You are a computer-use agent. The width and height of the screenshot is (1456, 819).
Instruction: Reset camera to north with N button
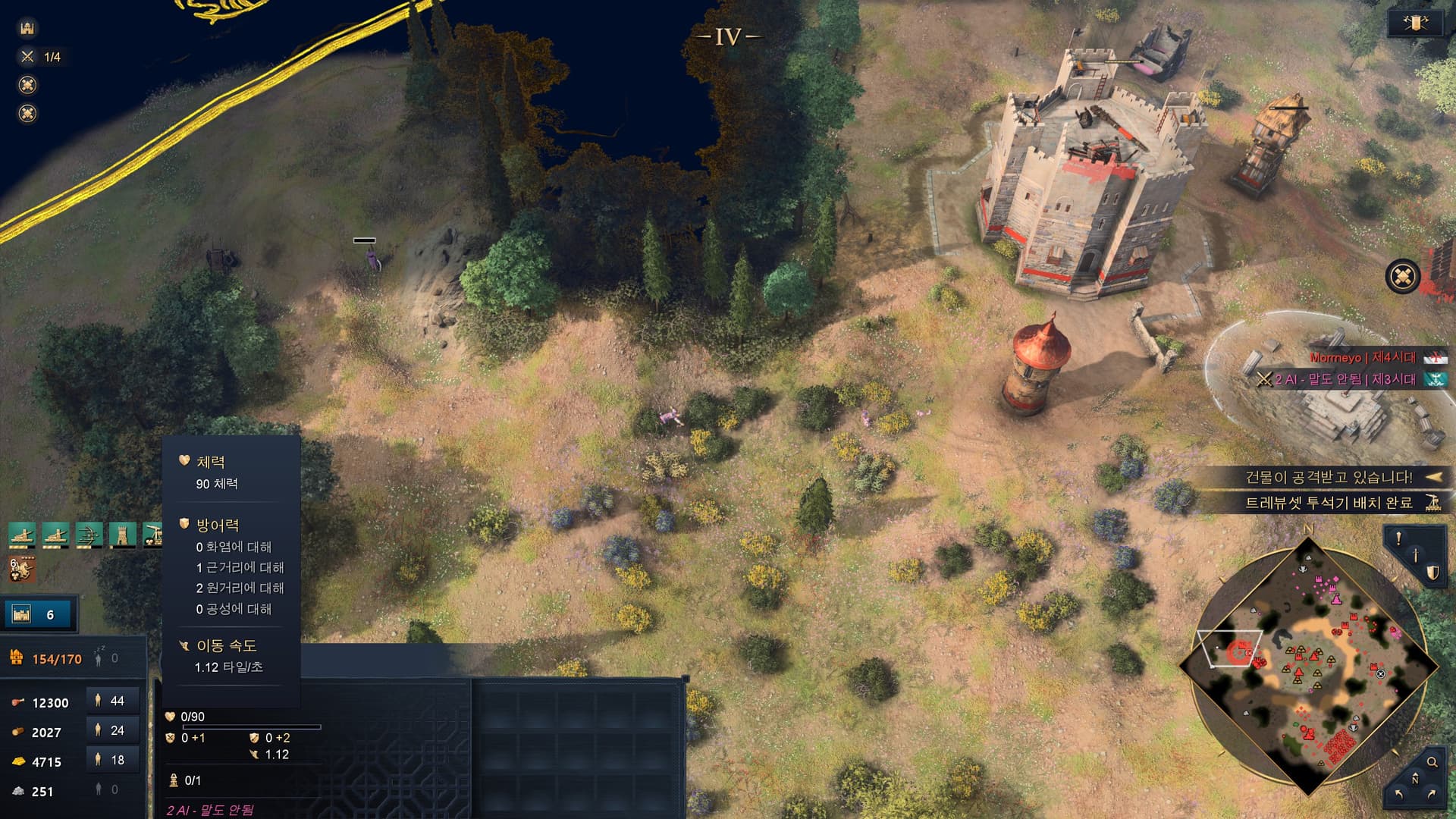(1415, 779)
